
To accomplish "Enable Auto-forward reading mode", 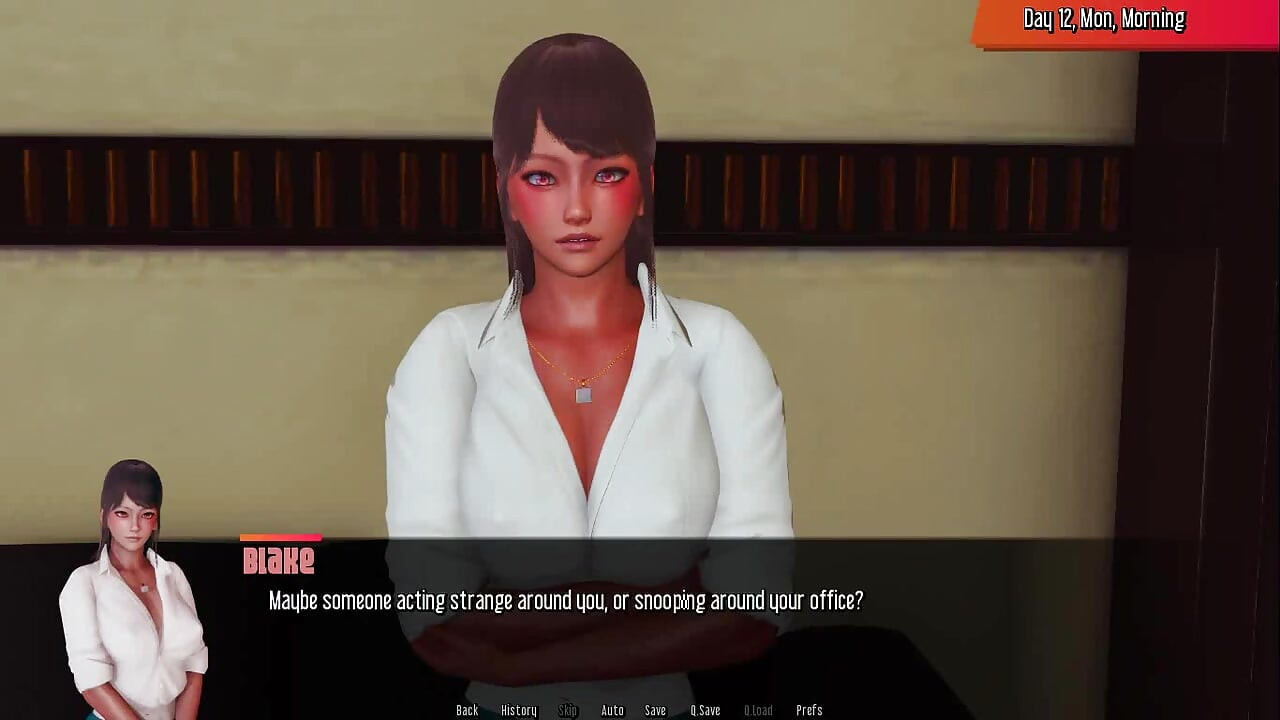I will click(x=611, y=710).
